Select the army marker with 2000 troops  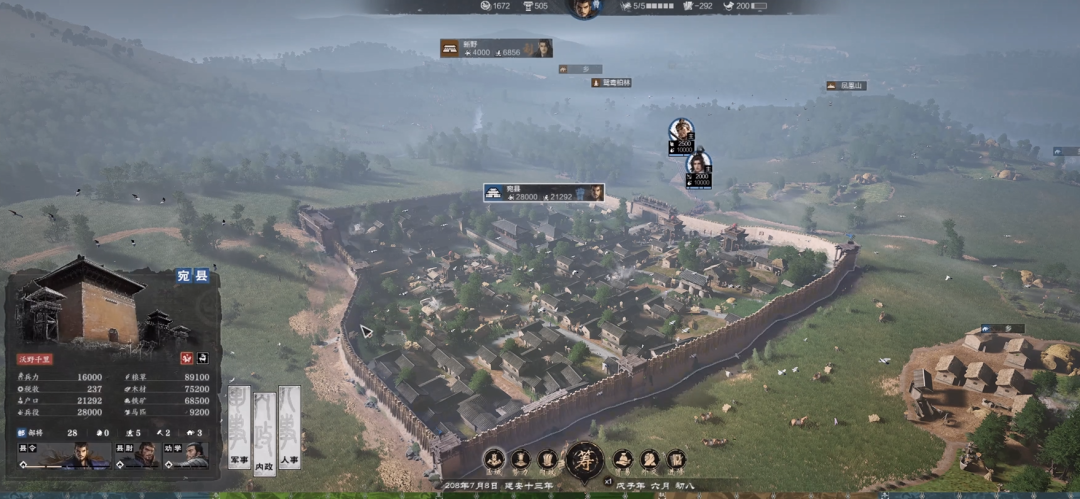(699, 167)
